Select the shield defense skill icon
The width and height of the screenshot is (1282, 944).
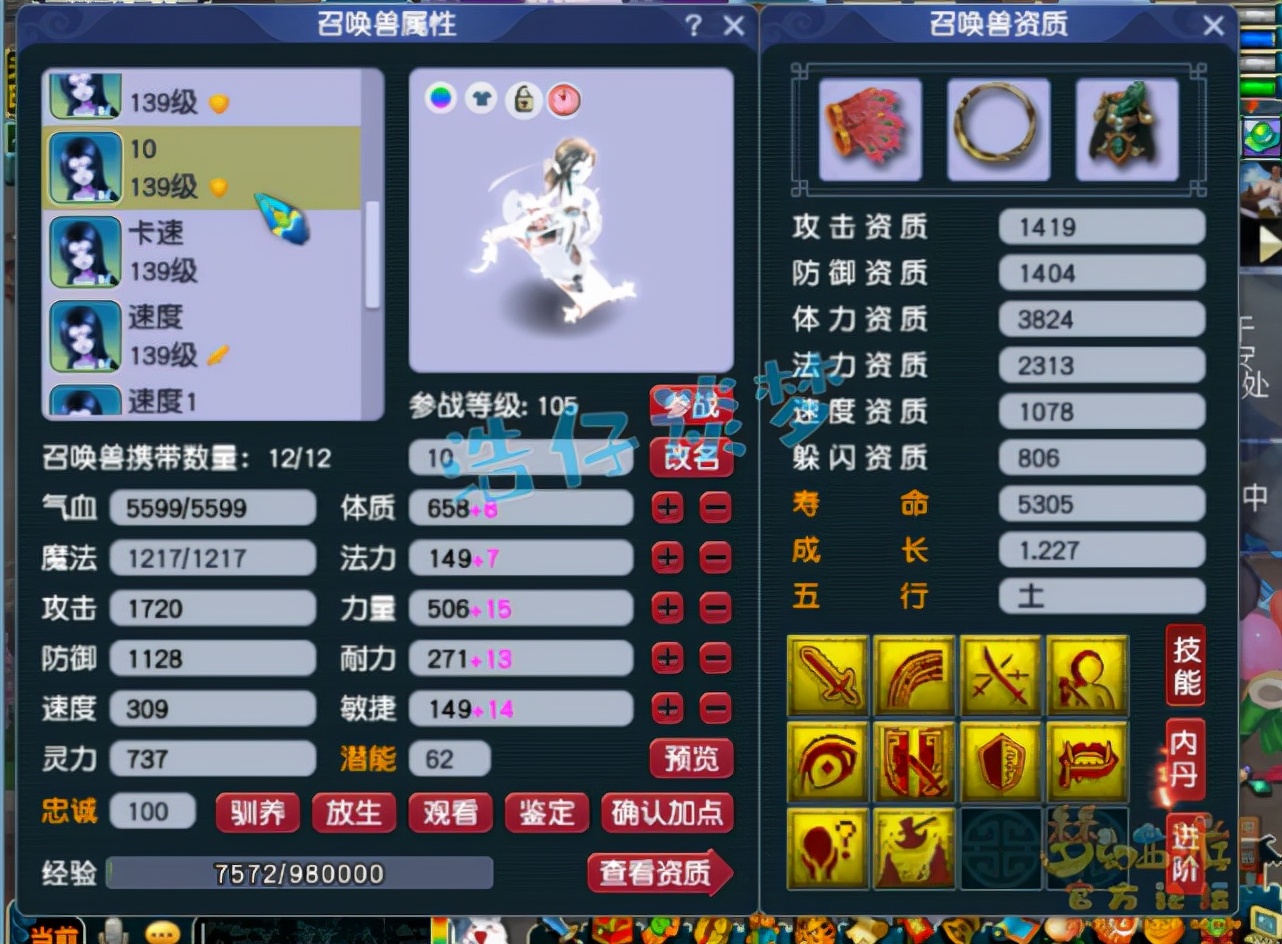pyautogui.click(x=1001, y=761)
